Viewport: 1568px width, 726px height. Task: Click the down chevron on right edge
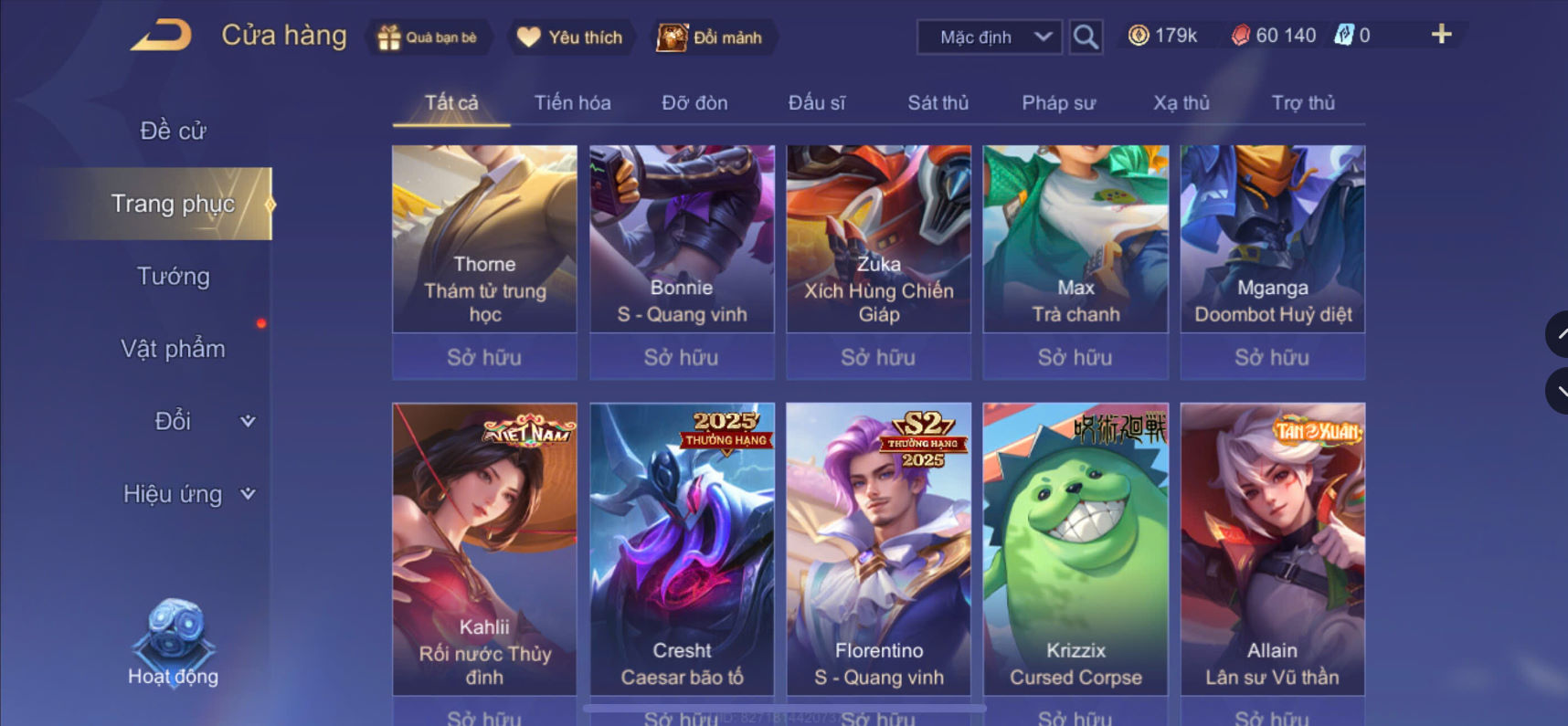pos(1562,391)
